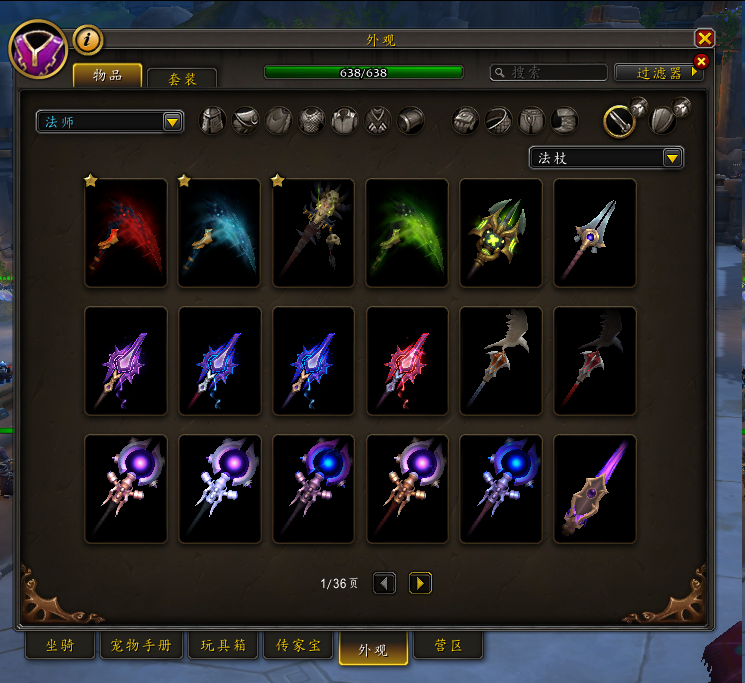Open the 过滤器 filter menu
The width and height of the screenshot is (745, 683).
pyautogui.click(x=658, y=73)
